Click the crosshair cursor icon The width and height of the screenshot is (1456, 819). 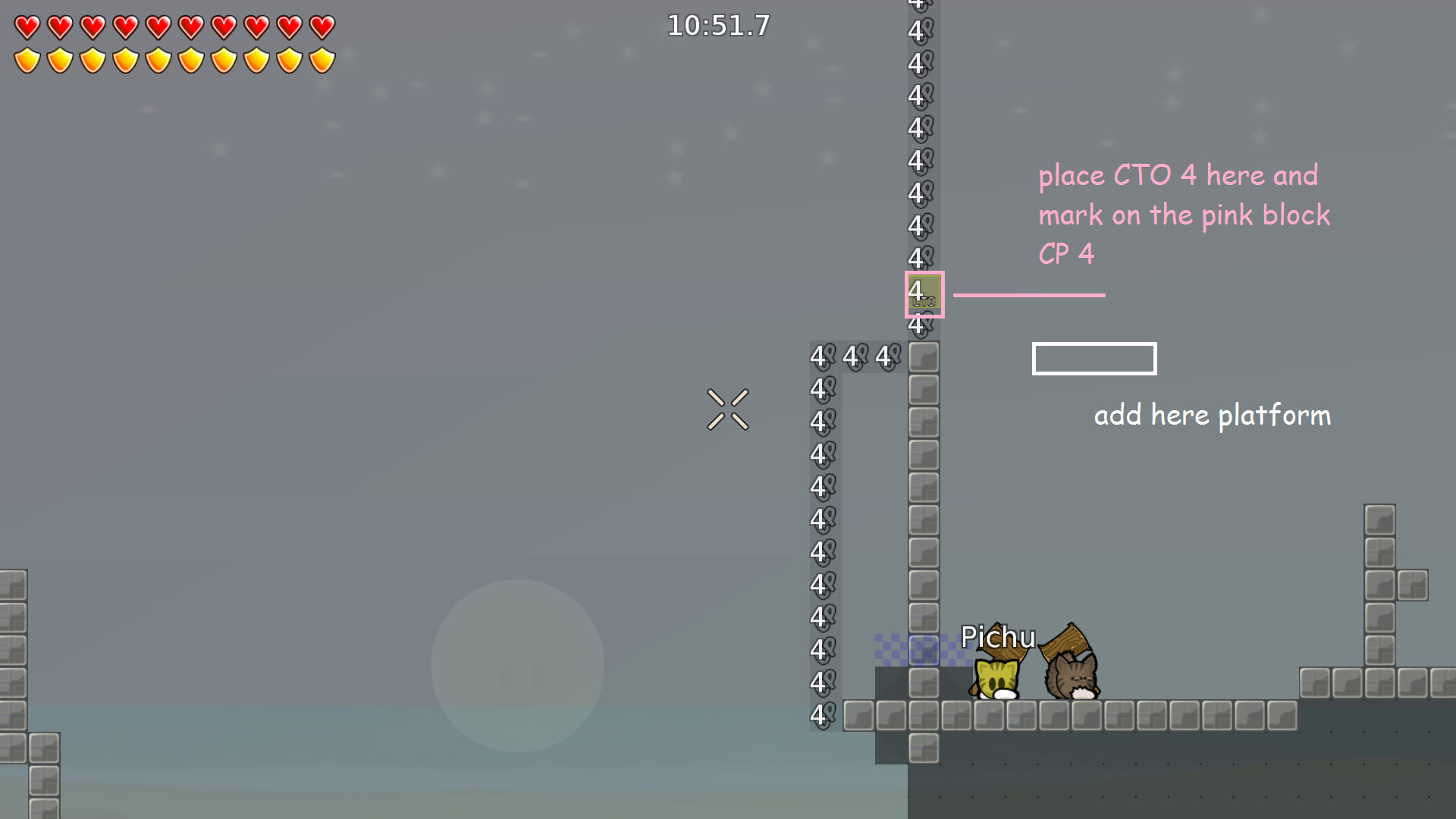pyautogui.click(x=728, y=409)
